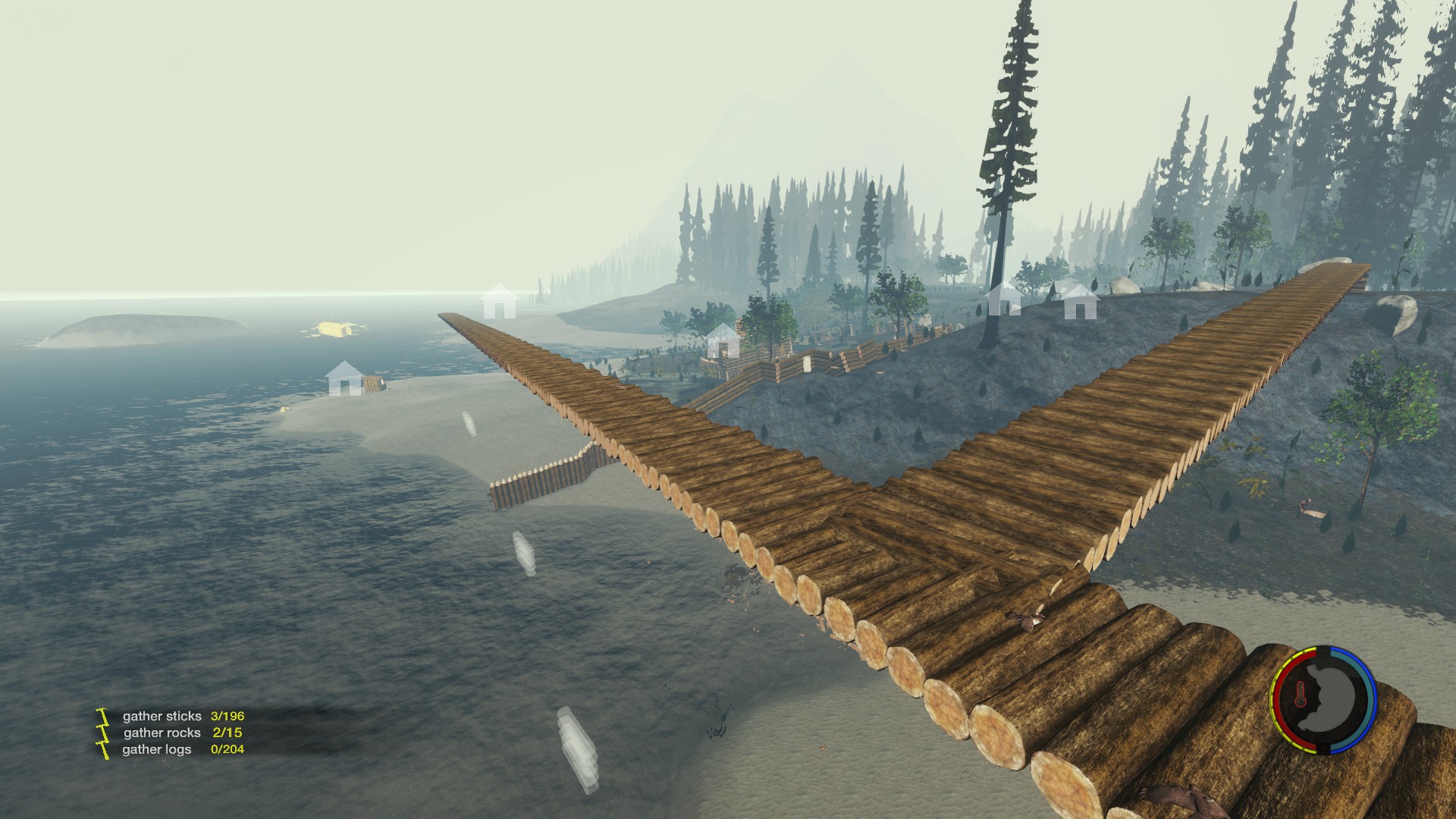Select the gather rocks objective entry
The height and width of the screenshot is (819, 1456).
162,733
